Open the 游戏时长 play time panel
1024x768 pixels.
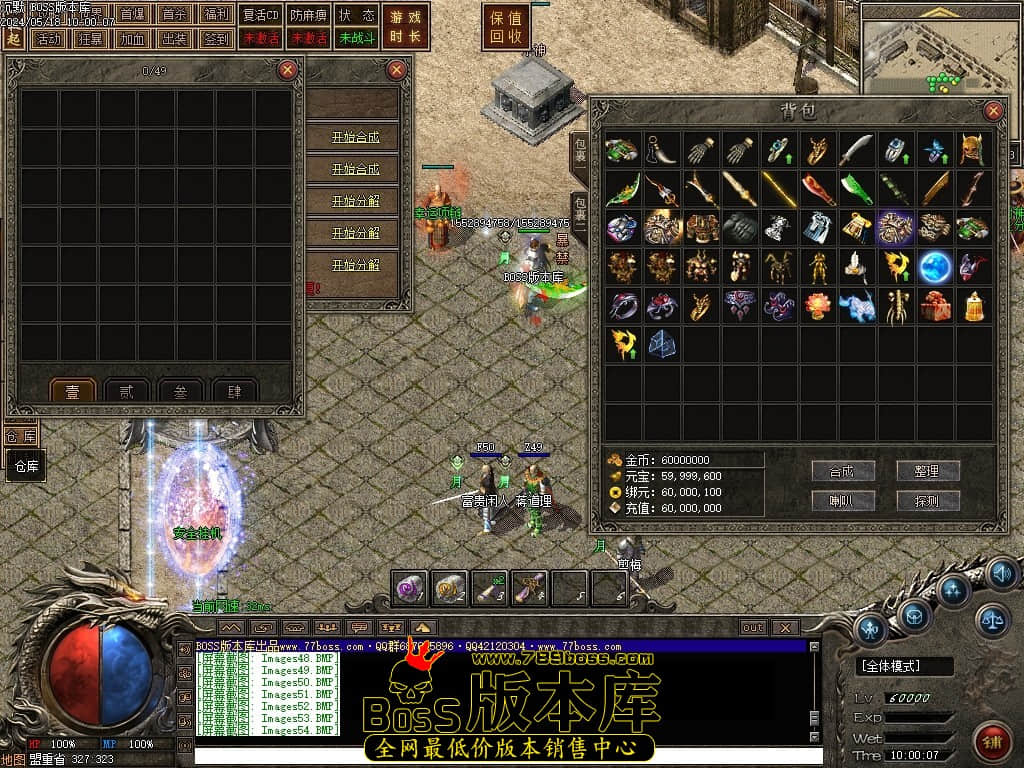[x=405, y=27]
